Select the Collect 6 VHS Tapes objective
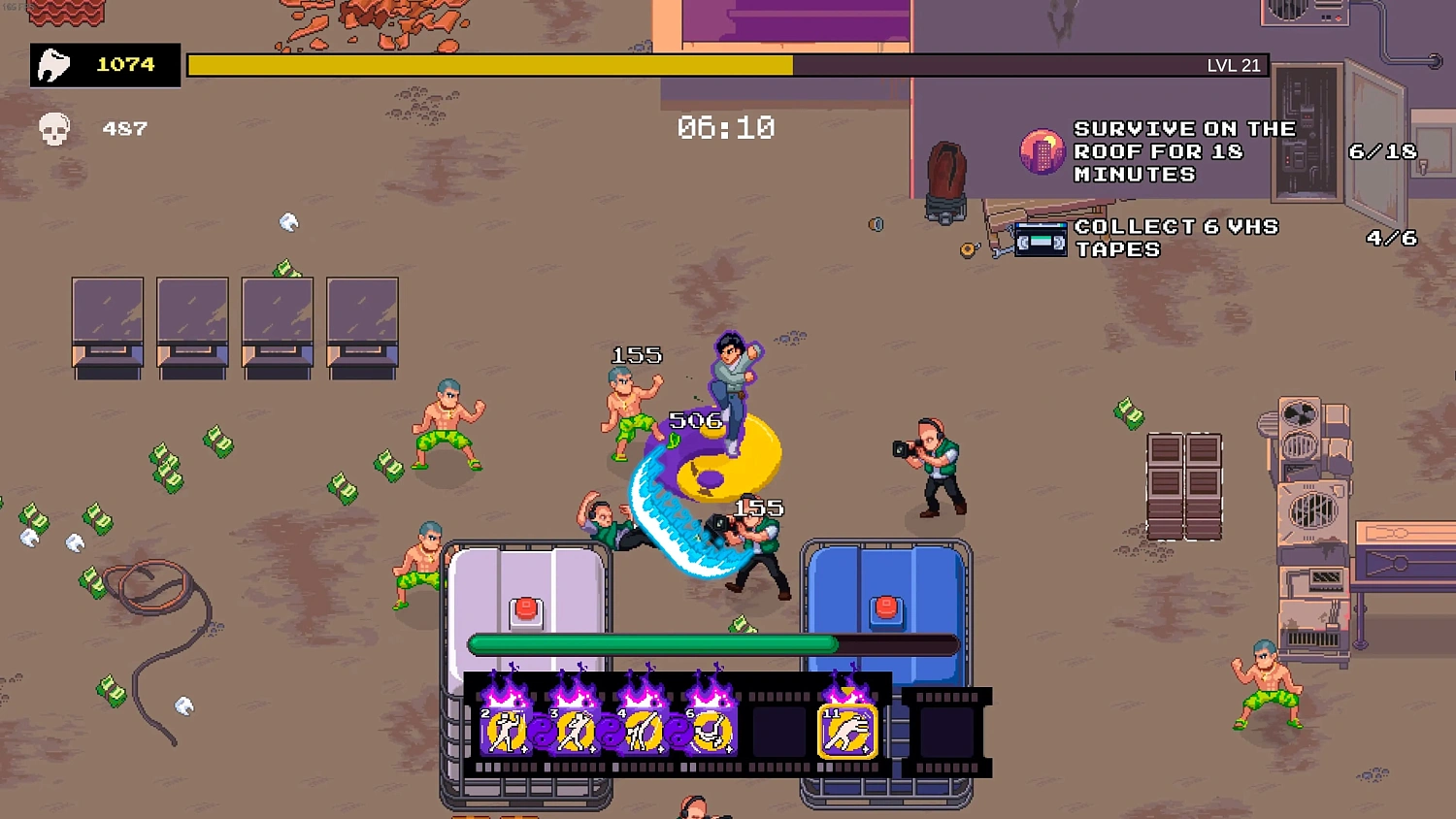The image size is (1456, 819). tap(1177, 238)
